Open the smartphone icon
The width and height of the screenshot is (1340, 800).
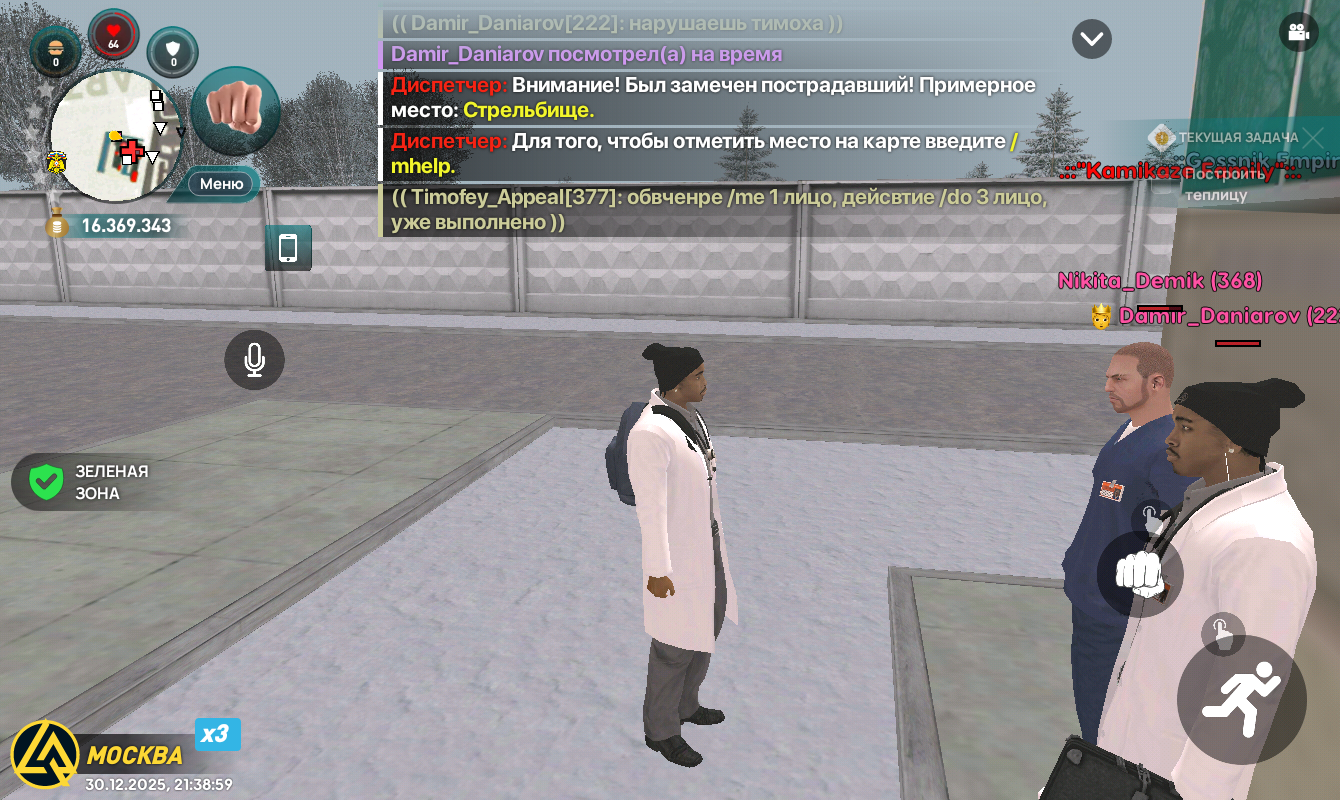(x=288, y=247)
